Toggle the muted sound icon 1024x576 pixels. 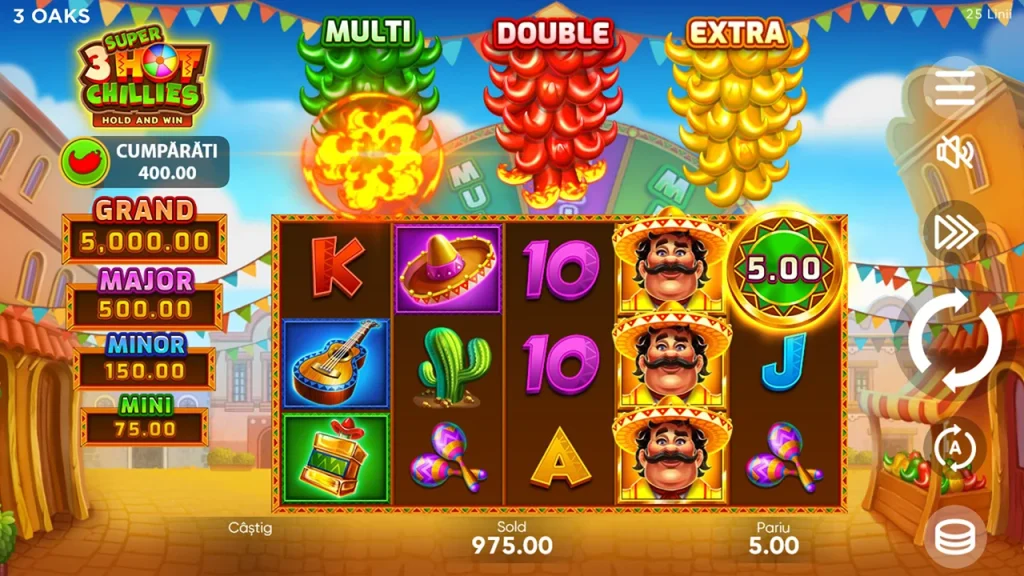click(955, 153)
